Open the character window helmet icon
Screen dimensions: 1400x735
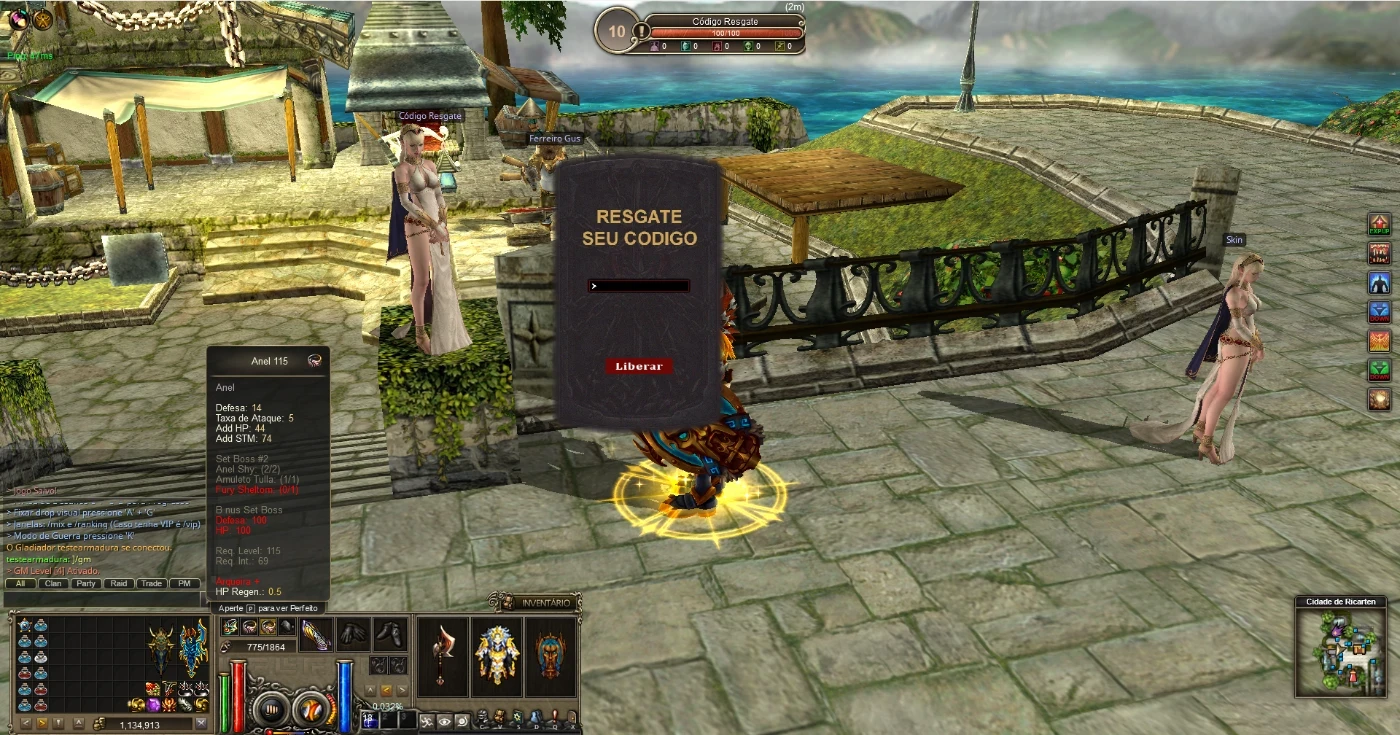point(482,716)
